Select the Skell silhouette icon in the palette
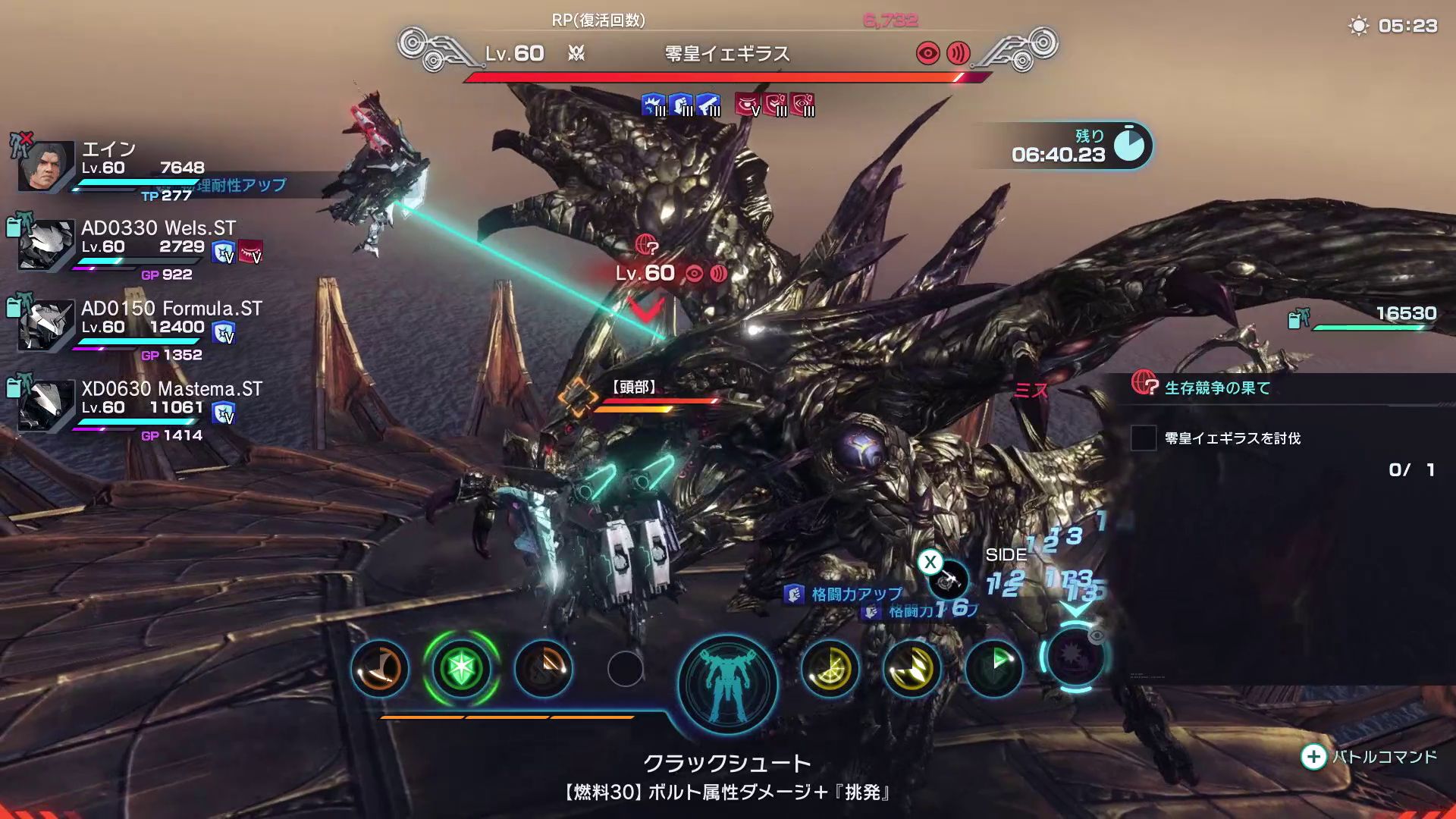 [728, 682]
